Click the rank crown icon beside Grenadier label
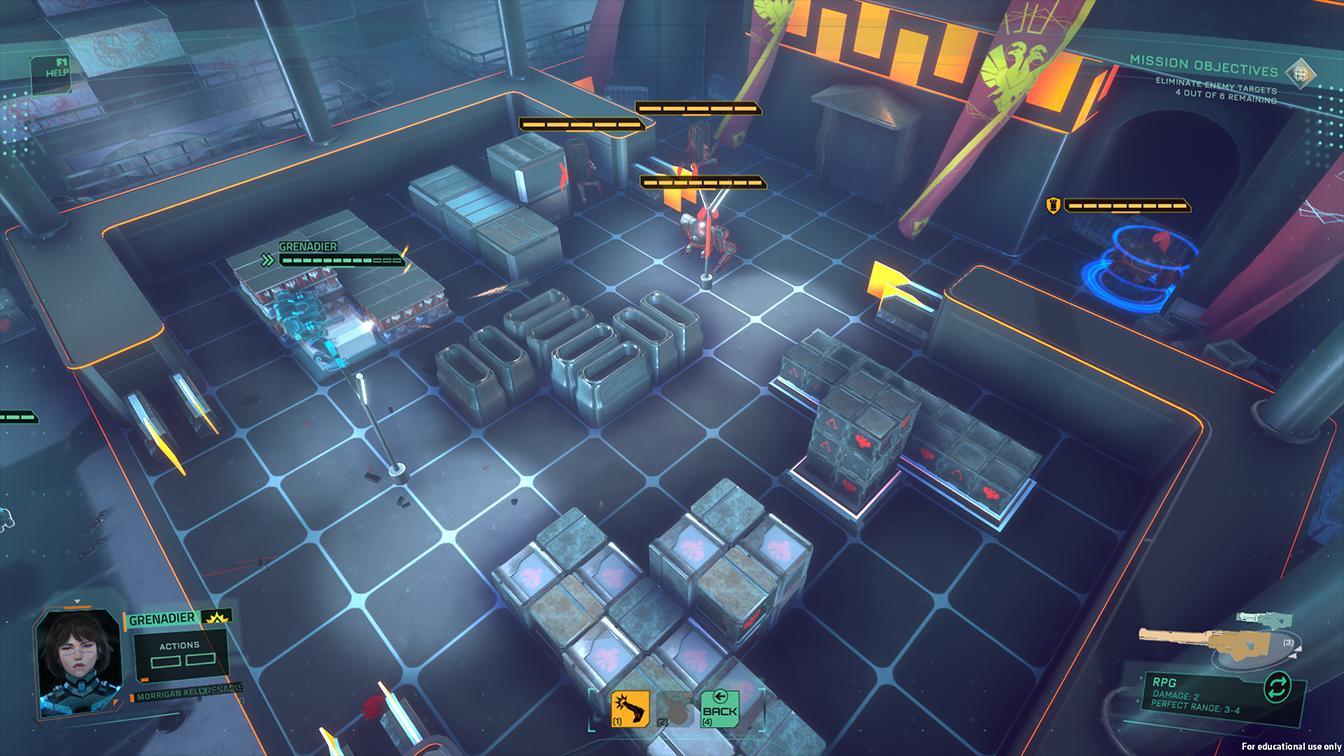 [x=217, y=618]
